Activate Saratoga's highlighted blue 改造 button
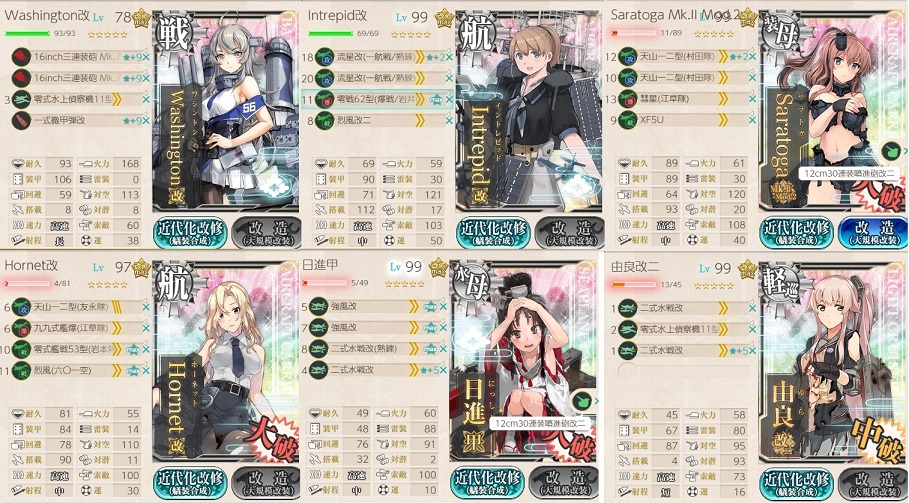Viewport: 909px width, 503px height. coord(872,233)
